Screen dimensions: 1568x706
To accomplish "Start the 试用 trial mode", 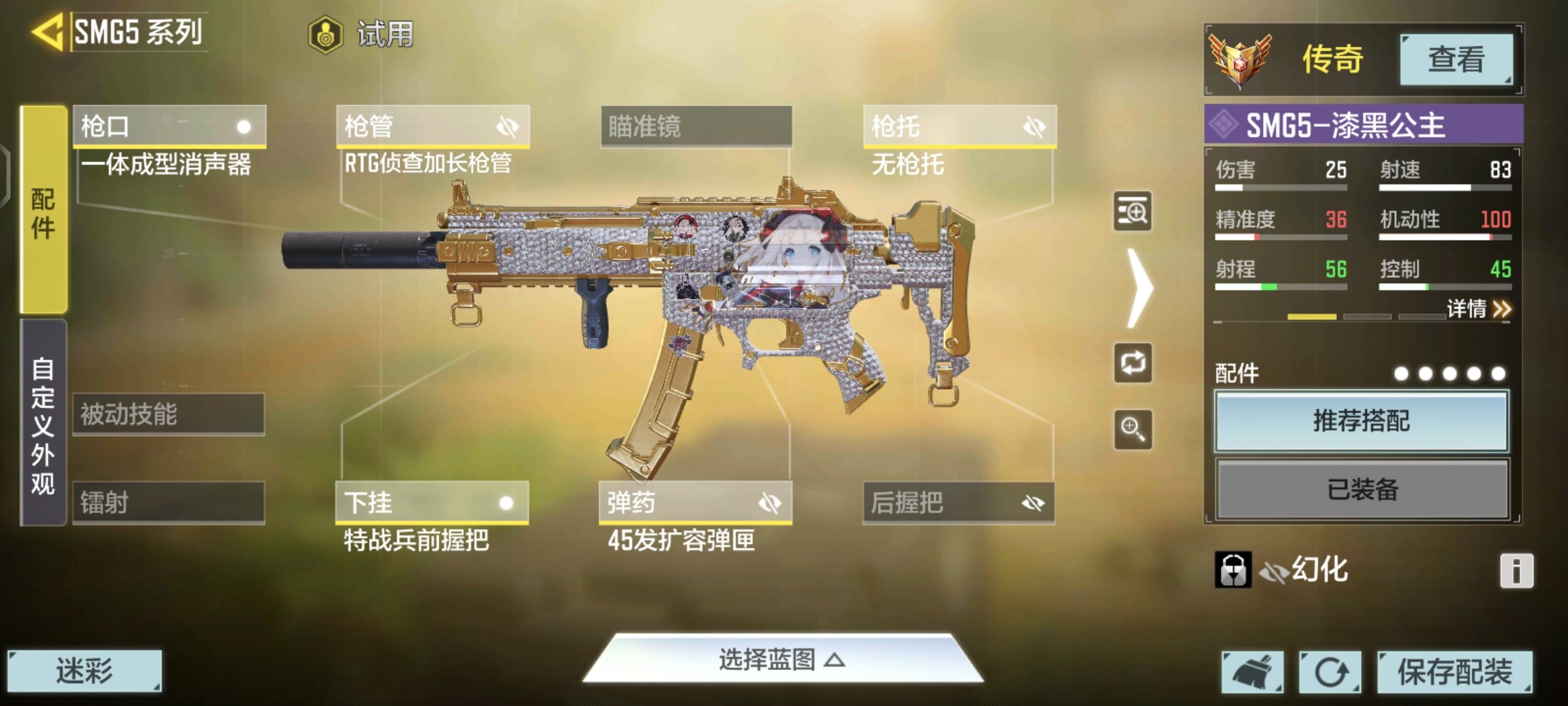I will [363, 34].
